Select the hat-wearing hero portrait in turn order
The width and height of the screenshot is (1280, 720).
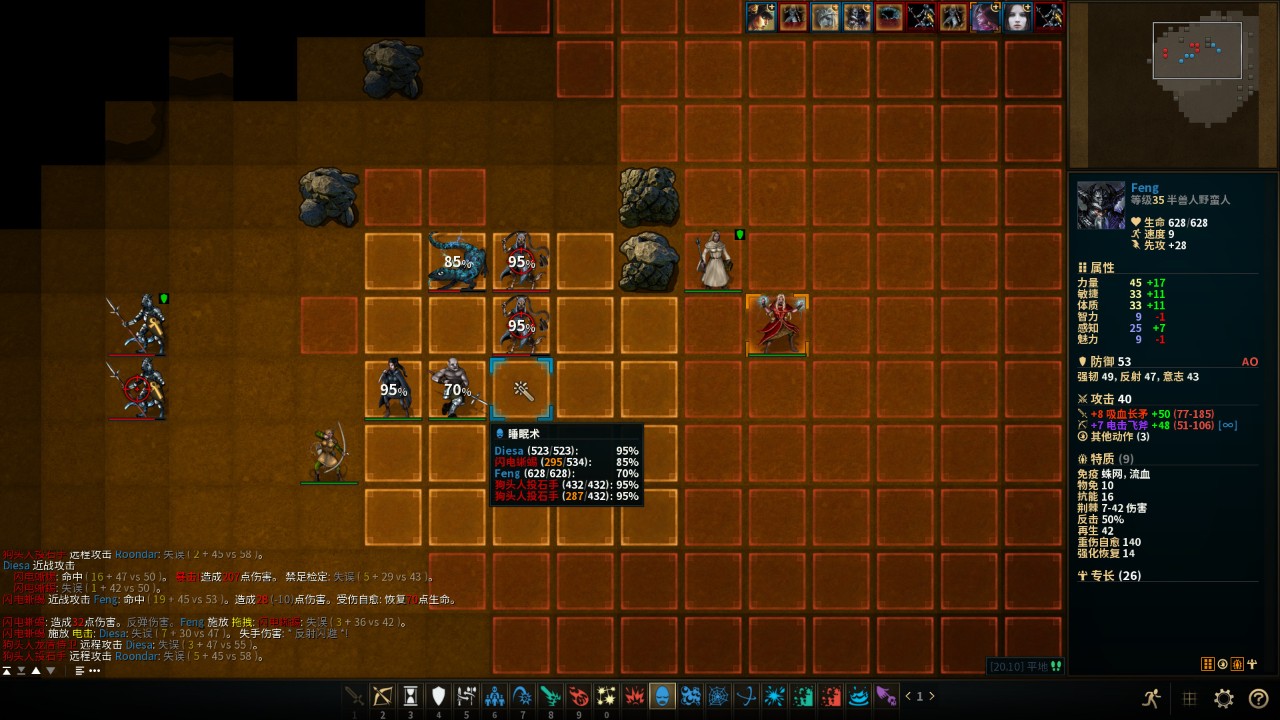click(761, 17)
